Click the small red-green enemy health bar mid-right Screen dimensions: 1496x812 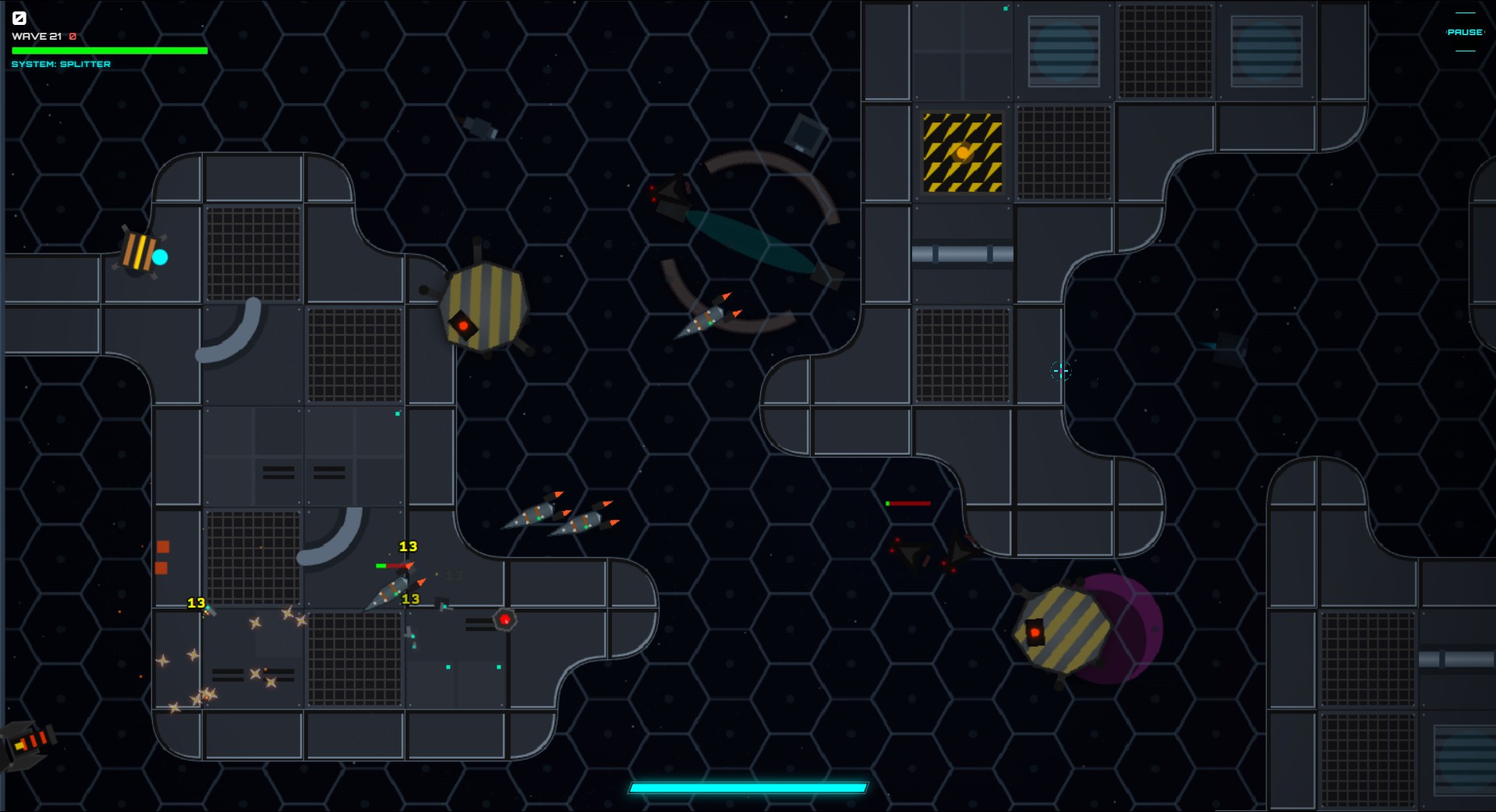[907, 503]
